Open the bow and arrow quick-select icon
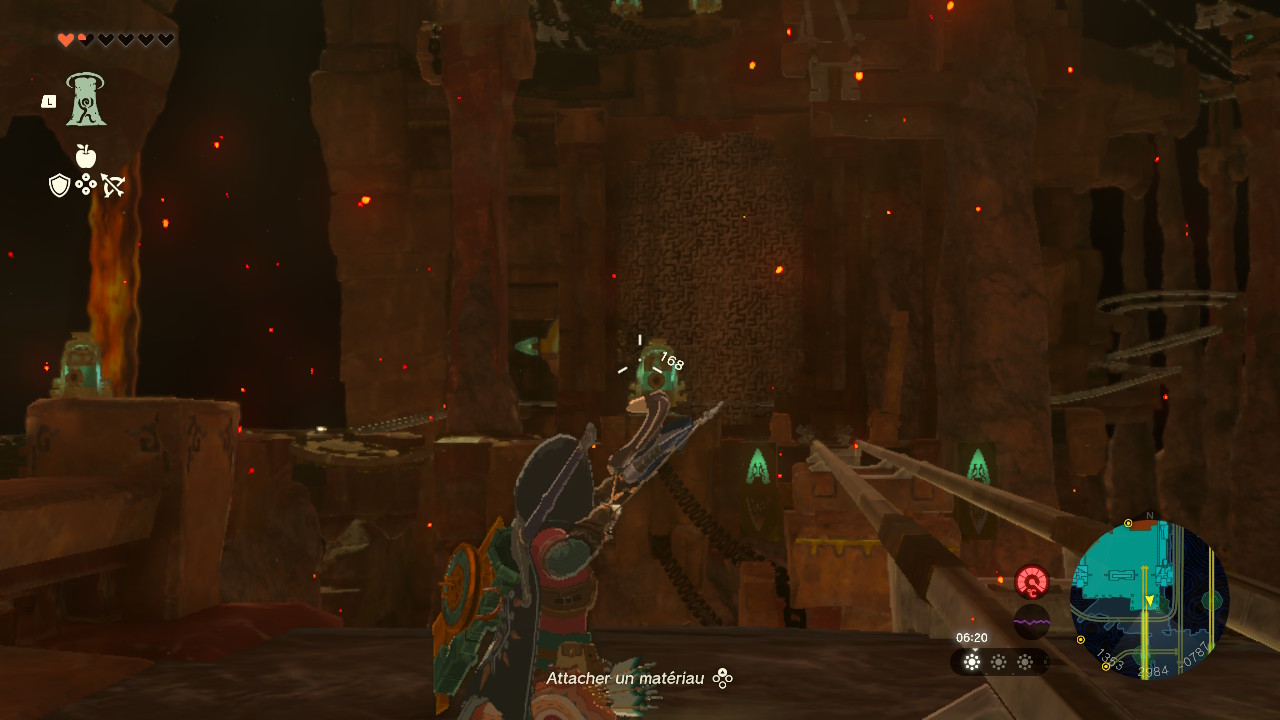Viewport: 1280px width, 720px height. [113, 185]
